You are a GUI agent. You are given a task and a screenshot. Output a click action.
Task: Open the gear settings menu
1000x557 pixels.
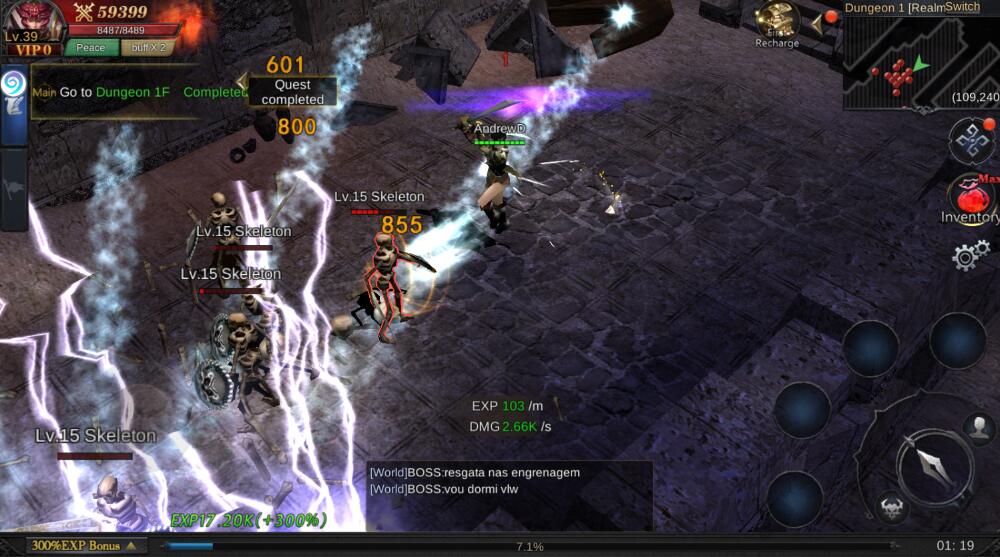970,256
